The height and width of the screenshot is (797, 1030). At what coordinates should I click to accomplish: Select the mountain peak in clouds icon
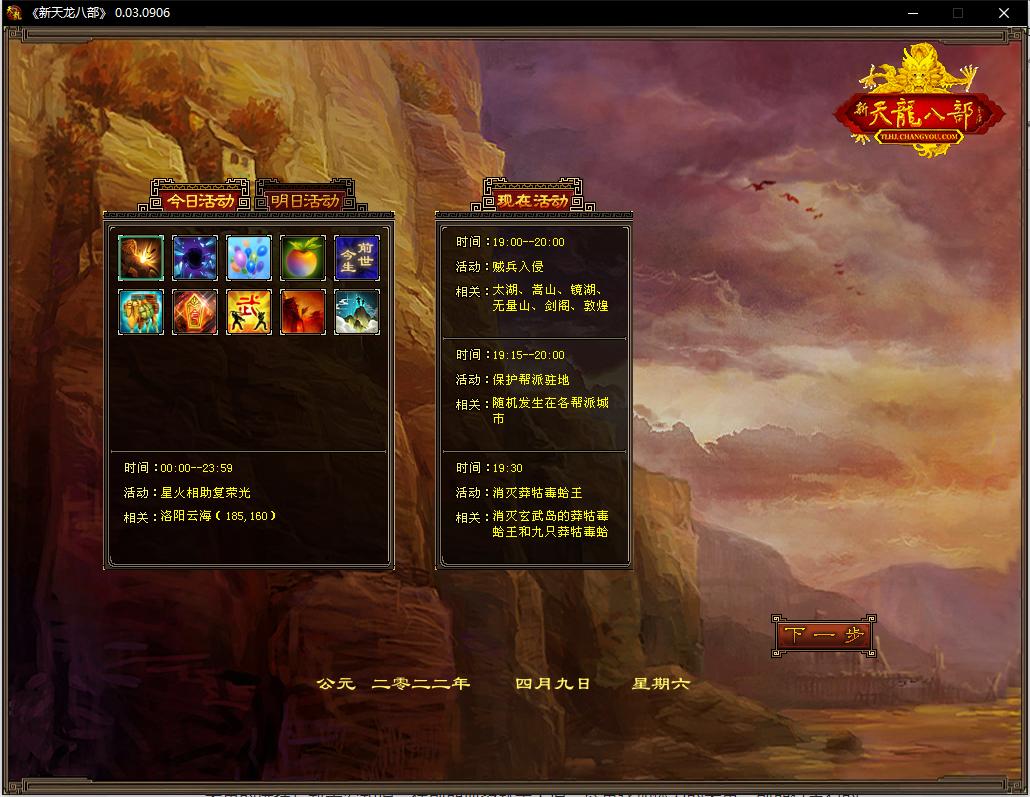(x=357, y=312)
